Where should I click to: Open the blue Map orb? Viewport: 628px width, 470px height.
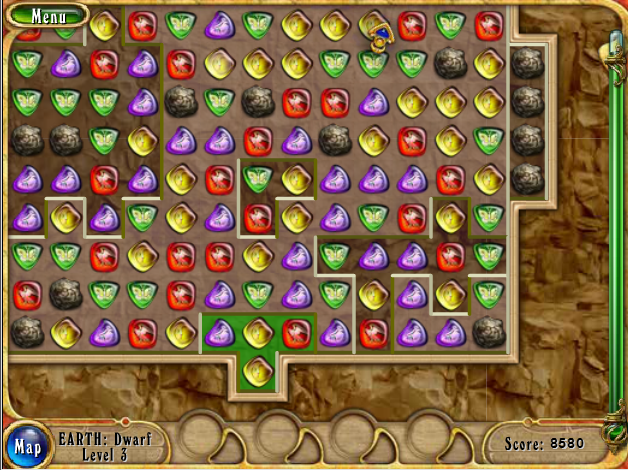27,446
